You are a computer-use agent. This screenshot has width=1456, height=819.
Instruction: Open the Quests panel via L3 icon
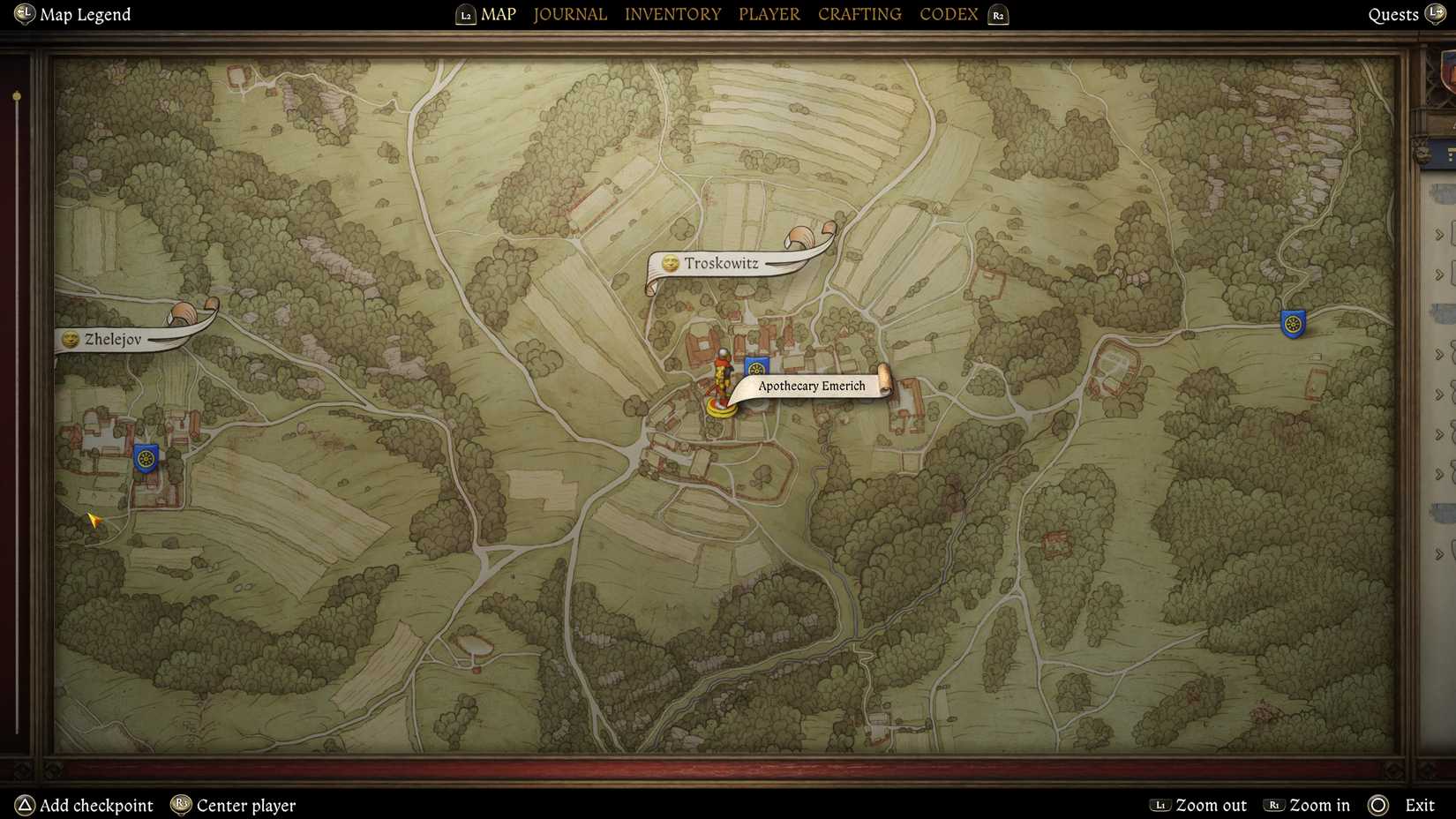(1438, 14)
